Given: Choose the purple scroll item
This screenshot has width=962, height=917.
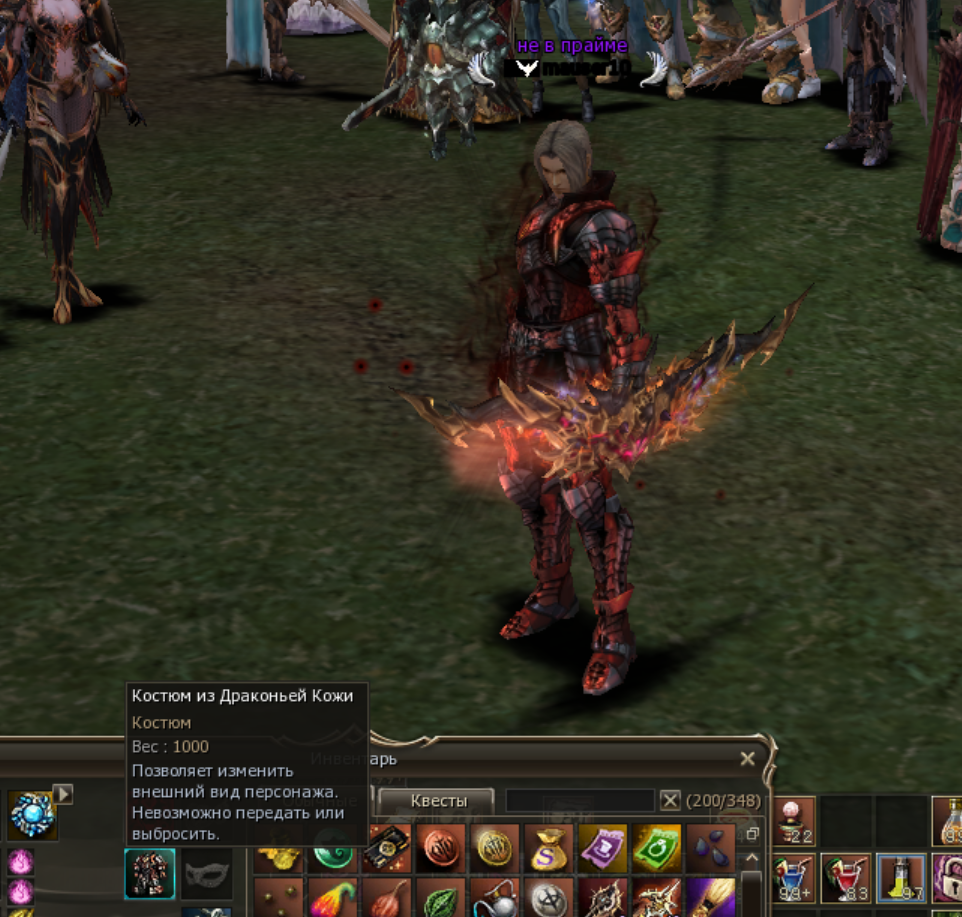Looking at the screenshot, I should point(602,848).
